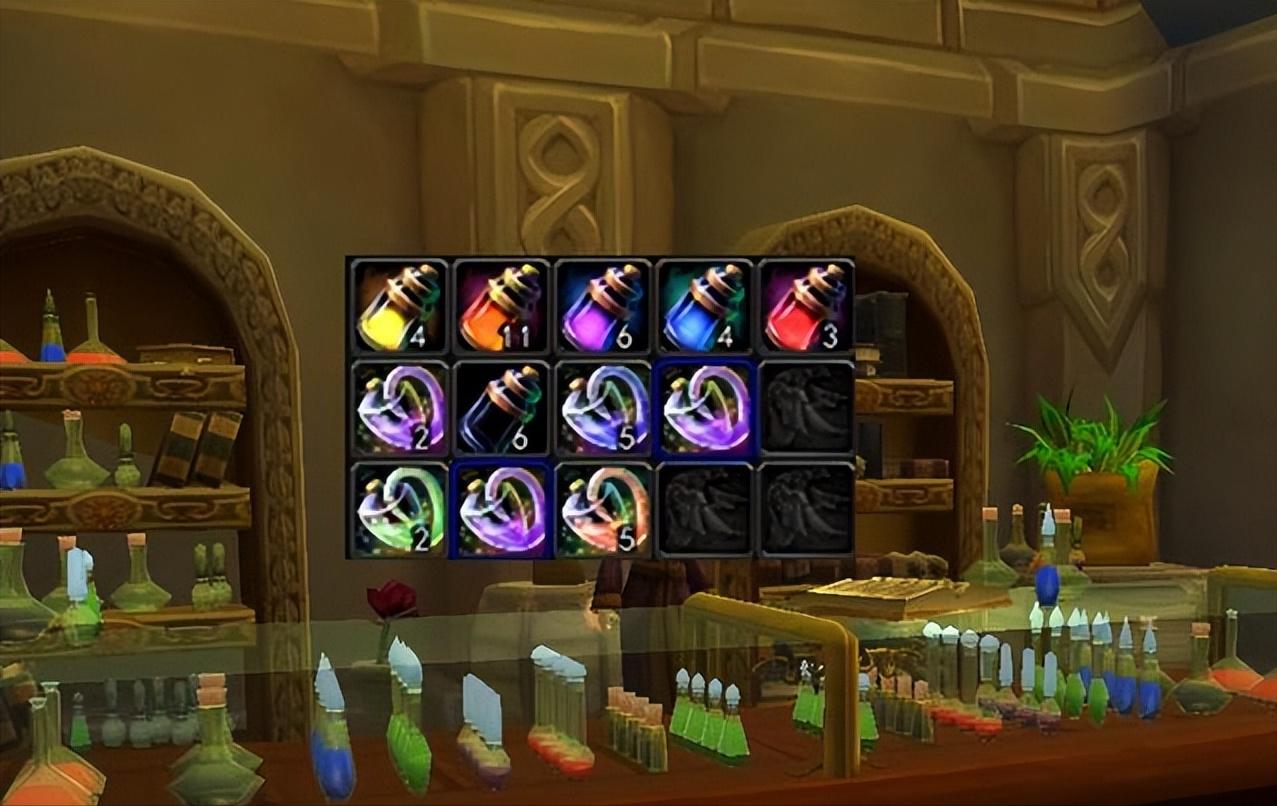Select the blue flask with count 5
Viewport: 1277px width, 806px height.
coord(603,409)
